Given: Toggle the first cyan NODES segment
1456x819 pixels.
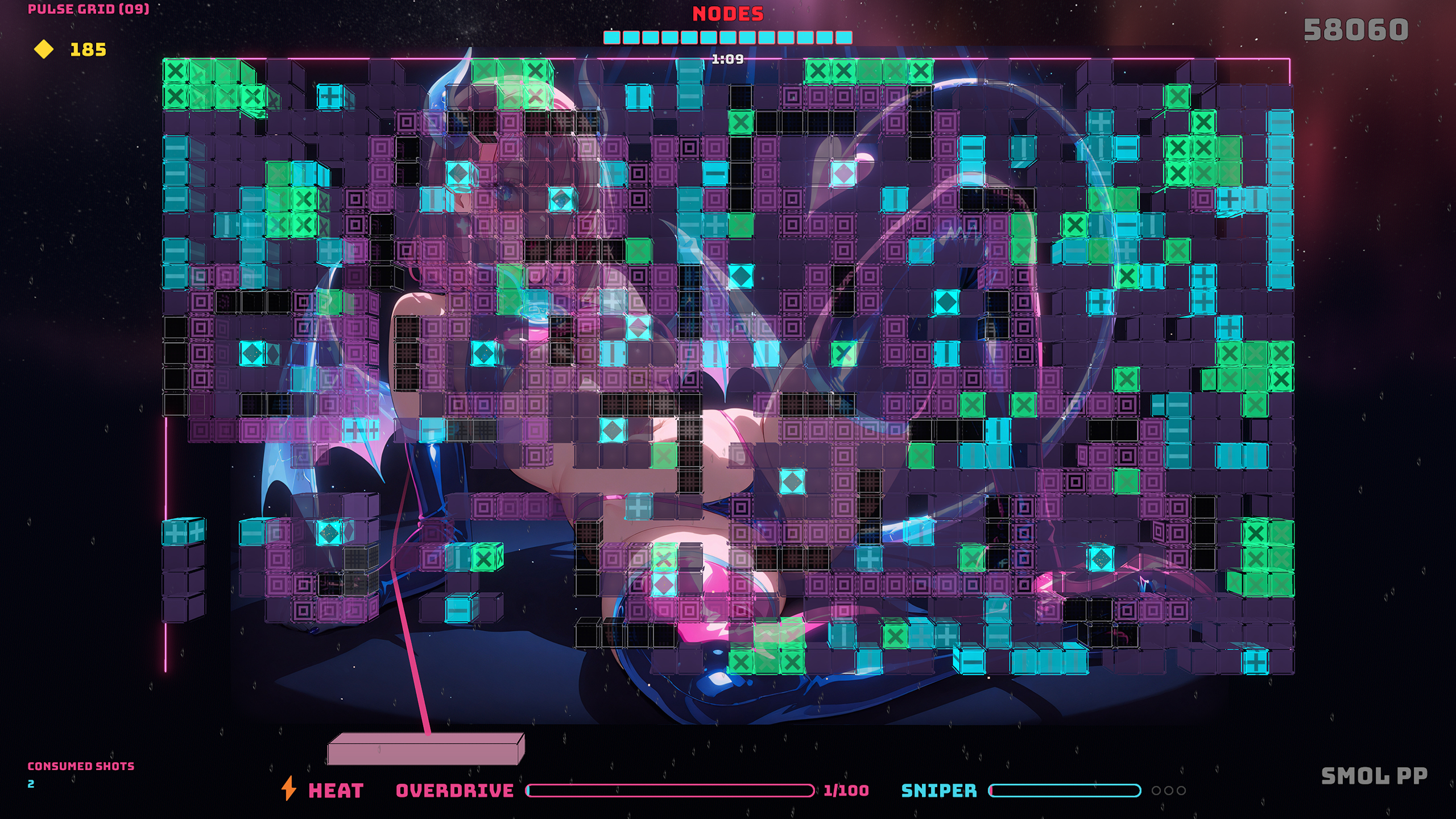Looking at the screenshot, I should point(613,36).
